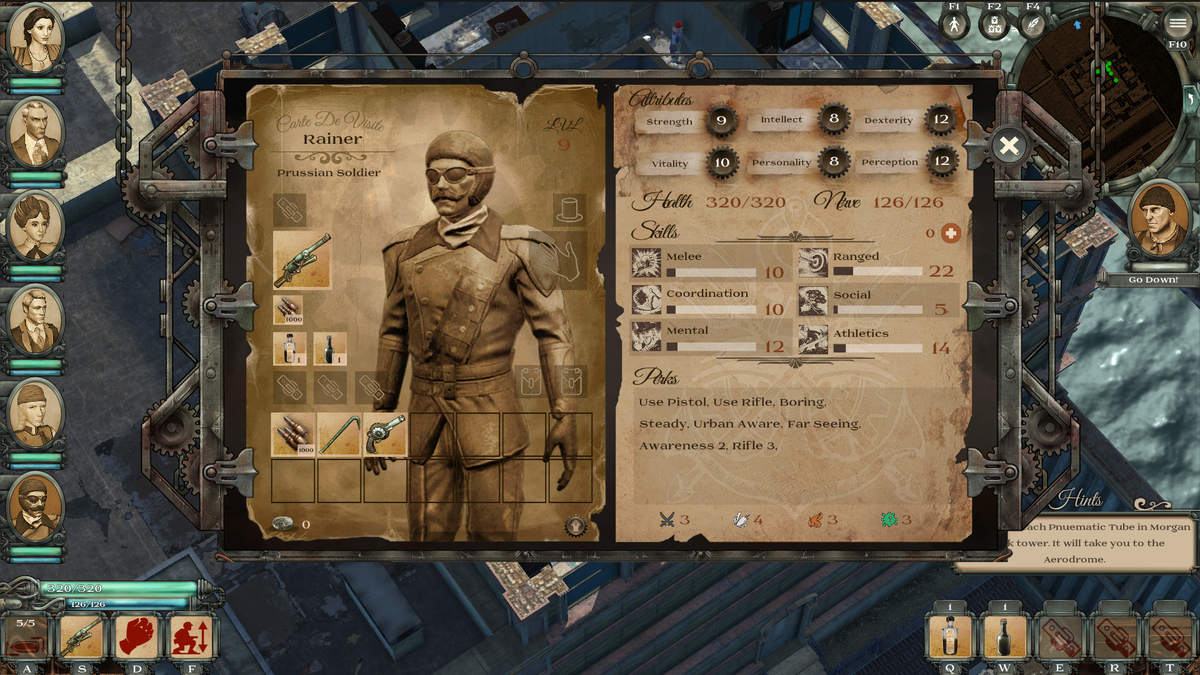Open the F4 quill journal icon
1200x675 pixels.
click(1032, 24)
